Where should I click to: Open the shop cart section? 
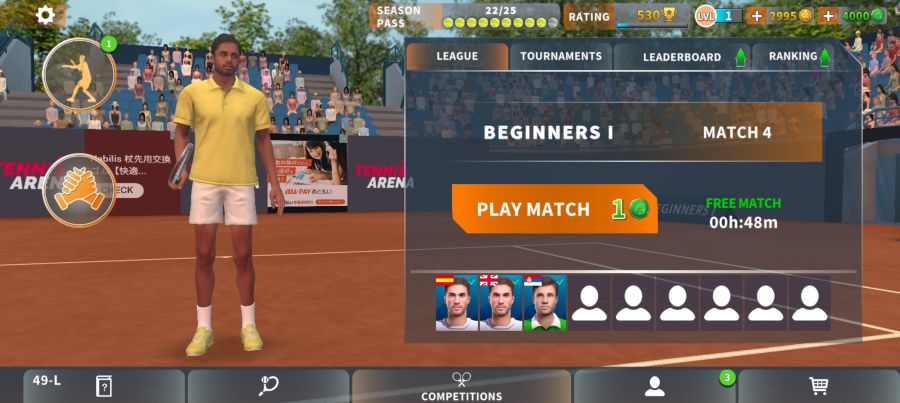pyautogui.click(x=818, y=386)
